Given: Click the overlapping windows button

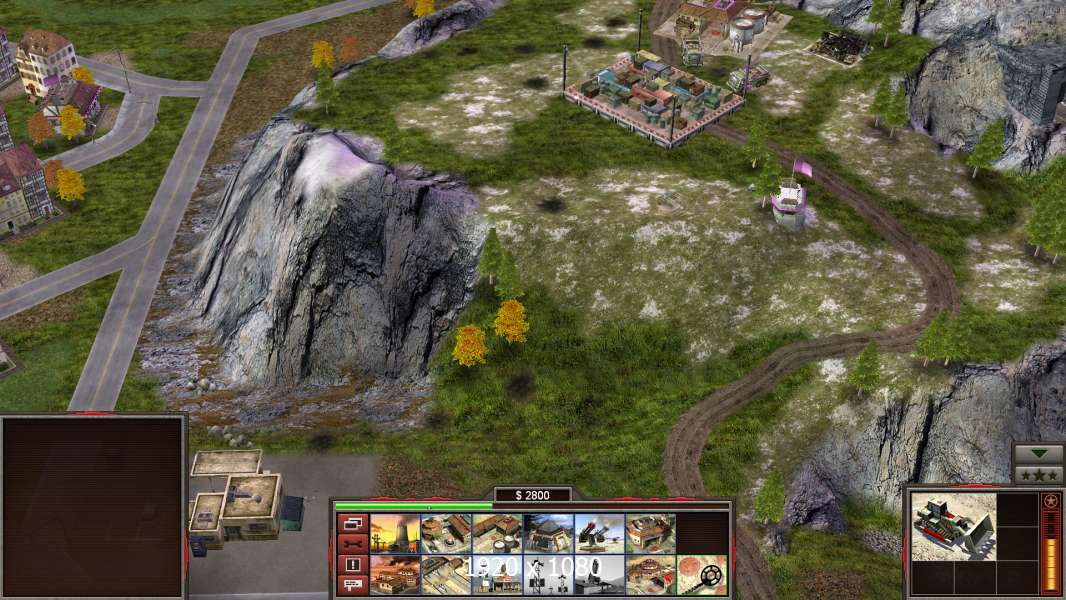Looking at the screenshot, I should (x=351, y=523).
